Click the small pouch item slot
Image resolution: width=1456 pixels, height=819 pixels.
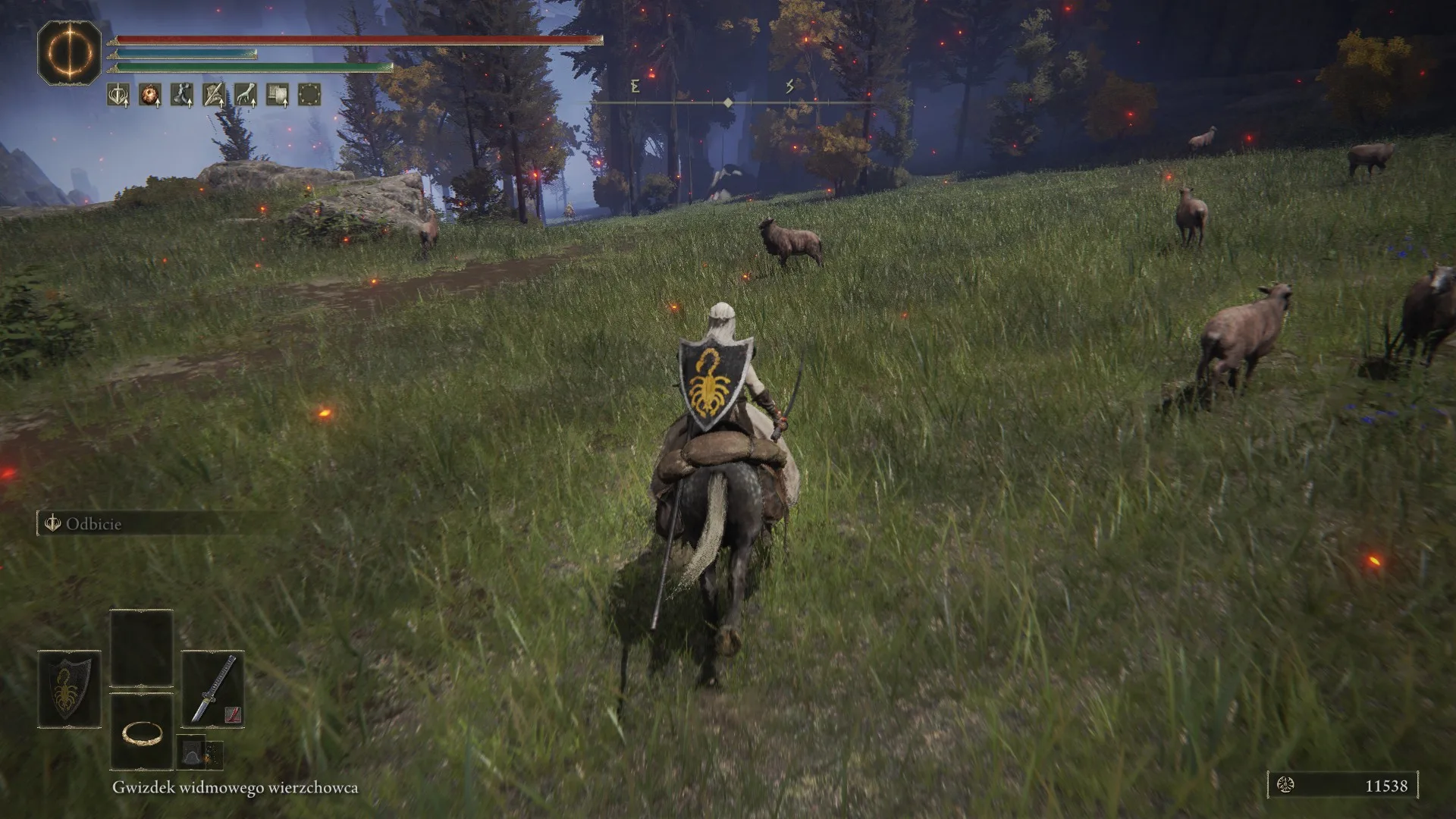click(192, 752)
